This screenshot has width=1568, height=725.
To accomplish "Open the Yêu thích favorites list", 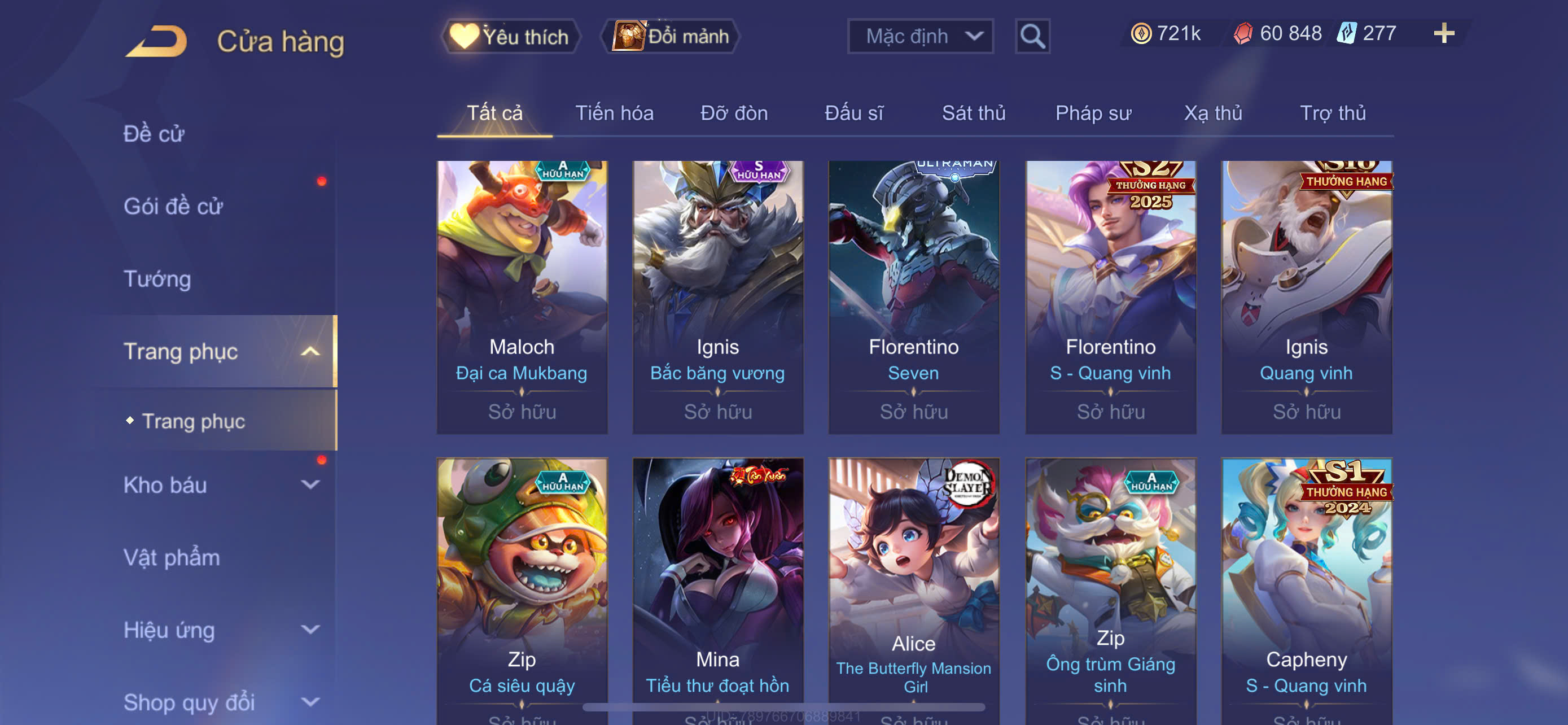I will point(510,37).
